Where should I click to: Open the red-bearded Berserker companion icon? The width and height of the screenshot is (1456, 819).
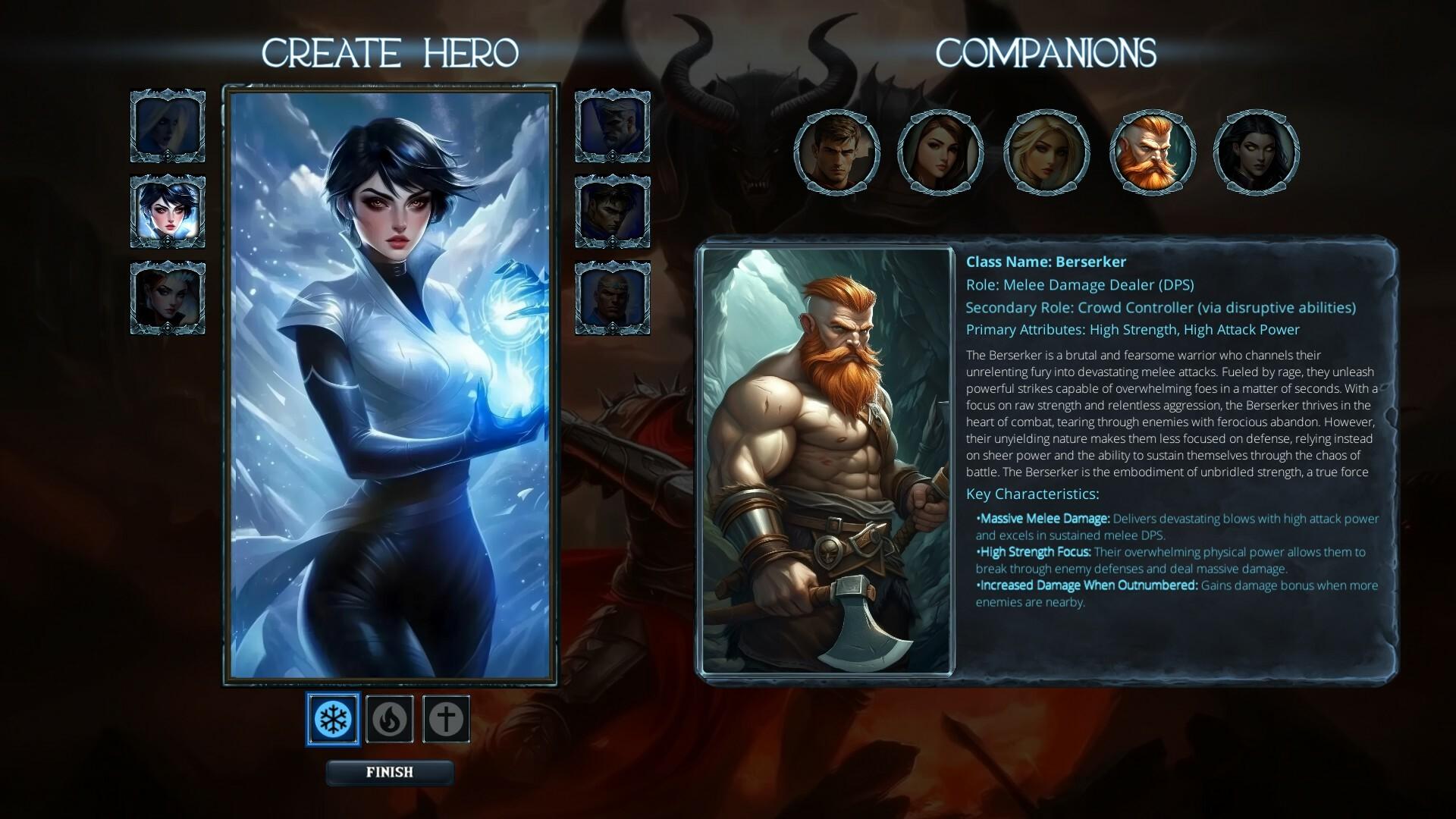click(1152, 152)
